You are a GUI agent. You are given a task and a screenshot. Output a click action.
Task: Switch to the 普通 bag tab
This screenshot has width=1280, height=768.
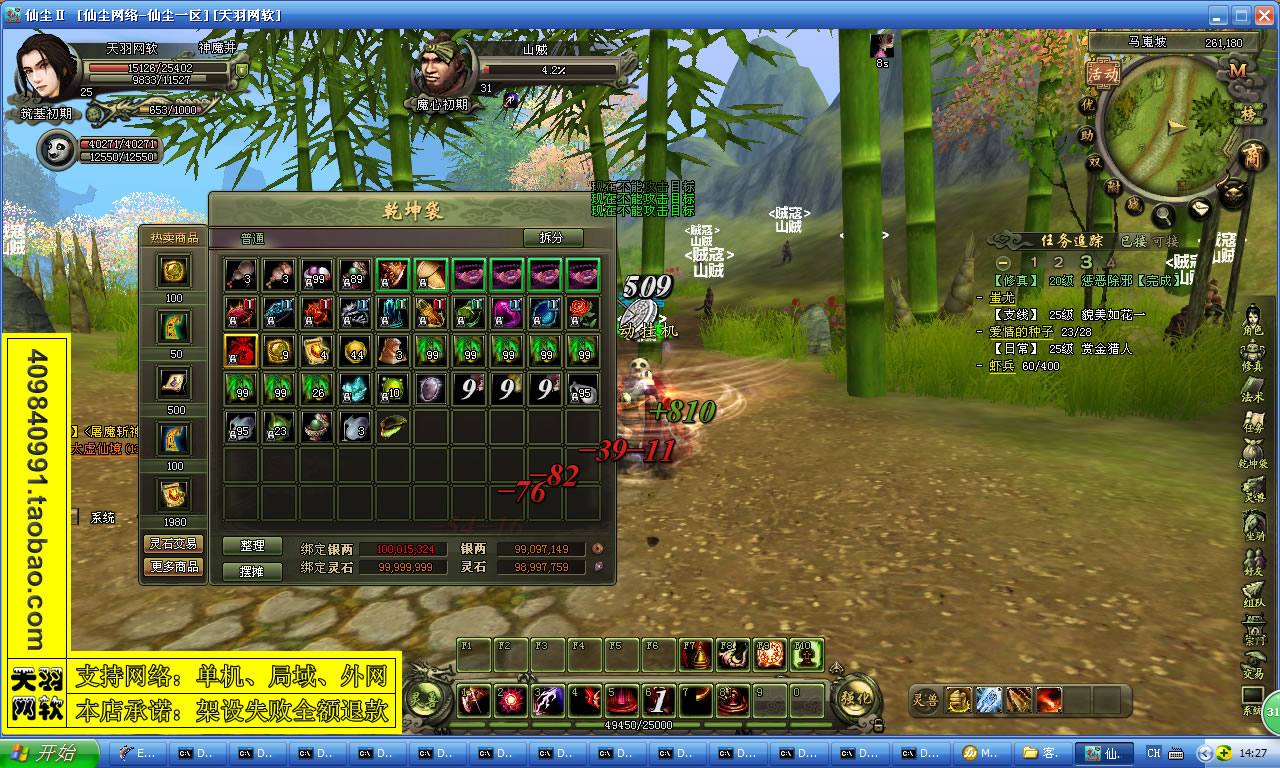(x=253, y=239)
